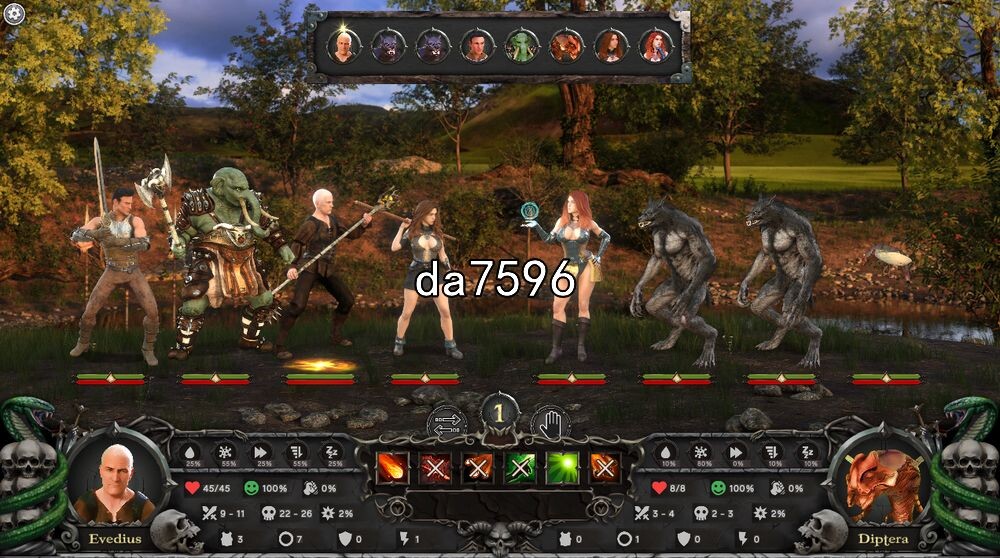
Task: Select the orange insect's turn order portrait
Action: coord(566,46)
